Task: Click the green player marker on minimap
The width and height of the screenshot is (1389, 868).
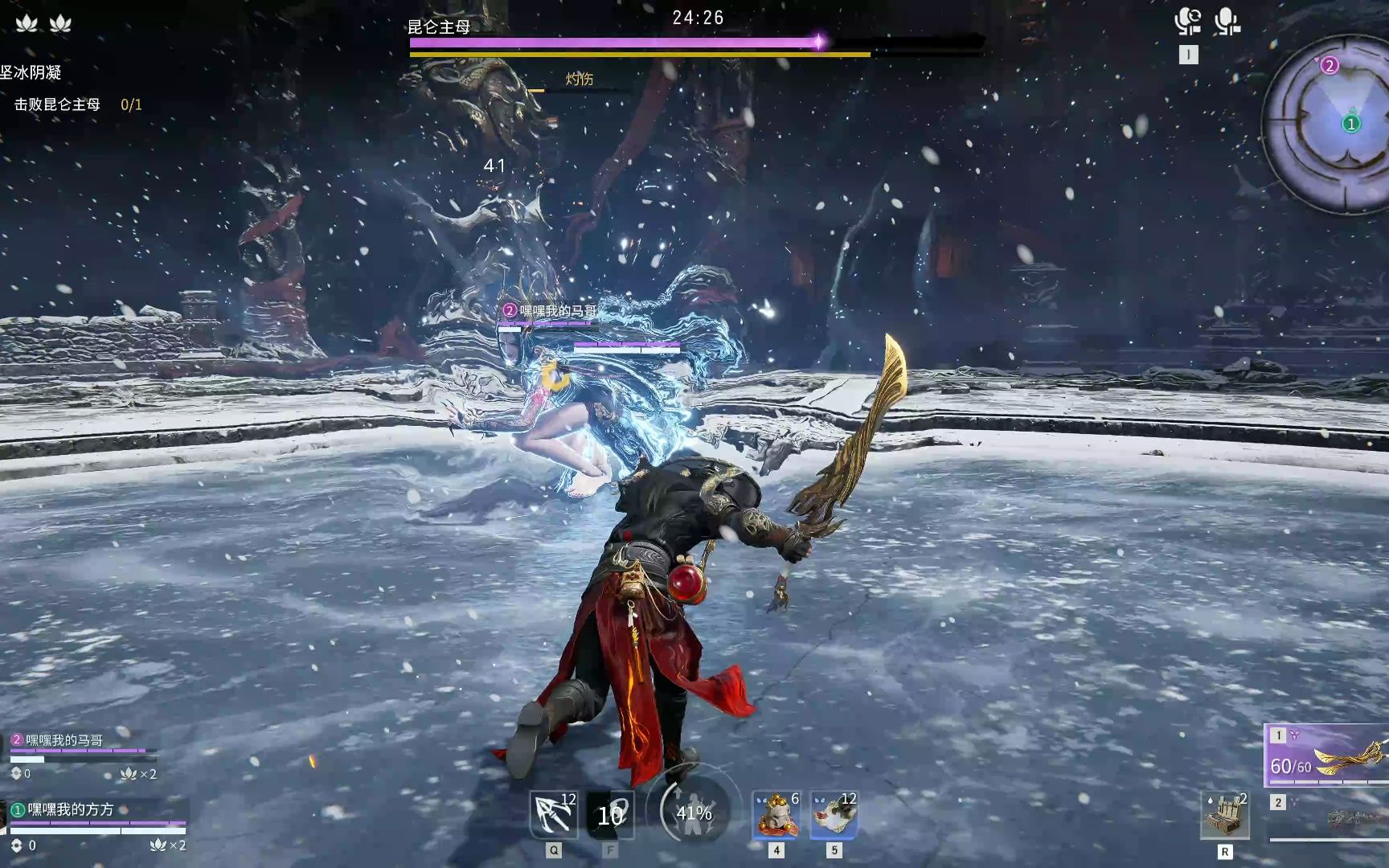Action: coord(1351,124)
